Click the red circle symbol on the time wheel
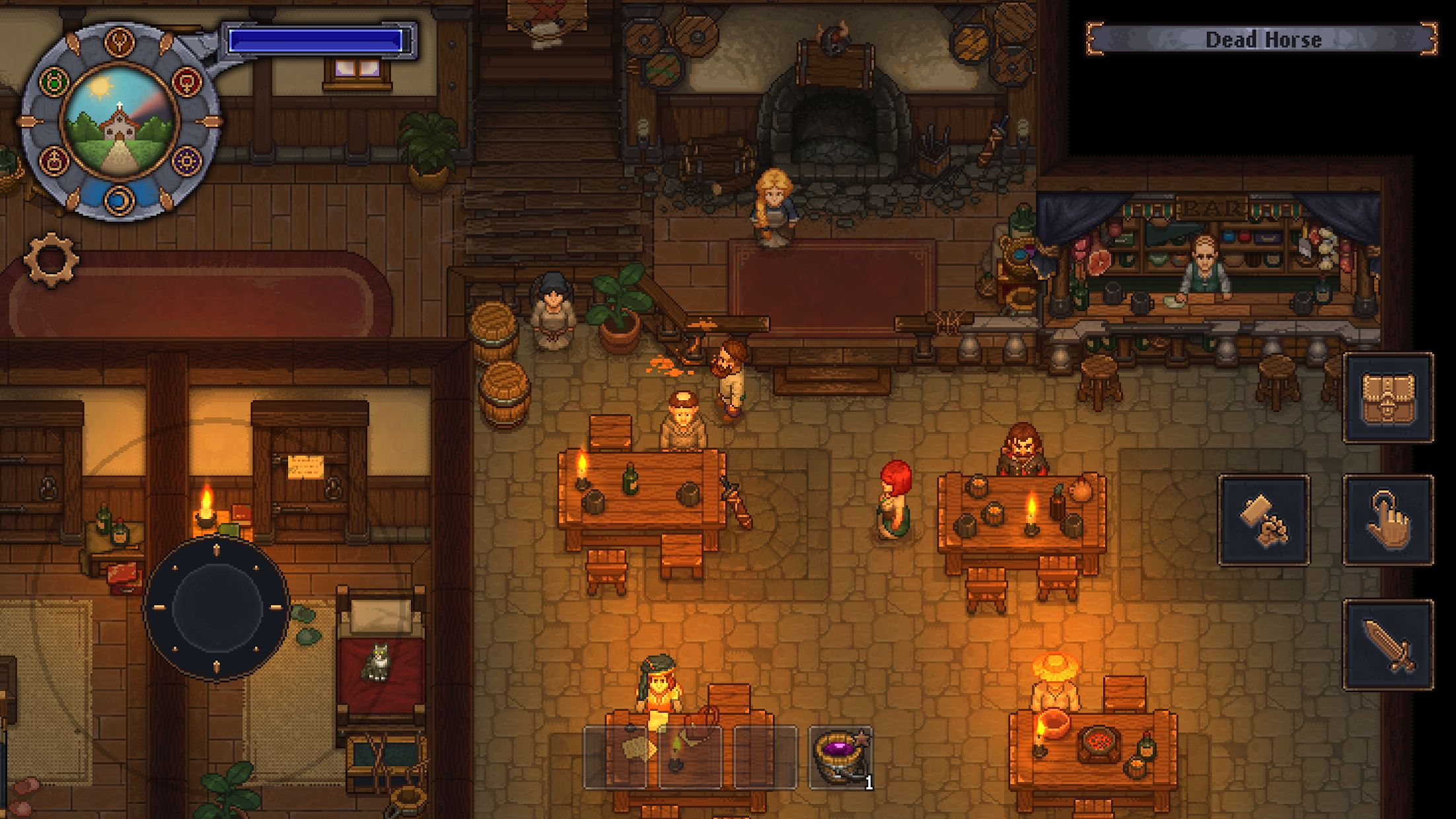Screen dimensions: 1456x819 pyautogui.click(x=187, y=84)
